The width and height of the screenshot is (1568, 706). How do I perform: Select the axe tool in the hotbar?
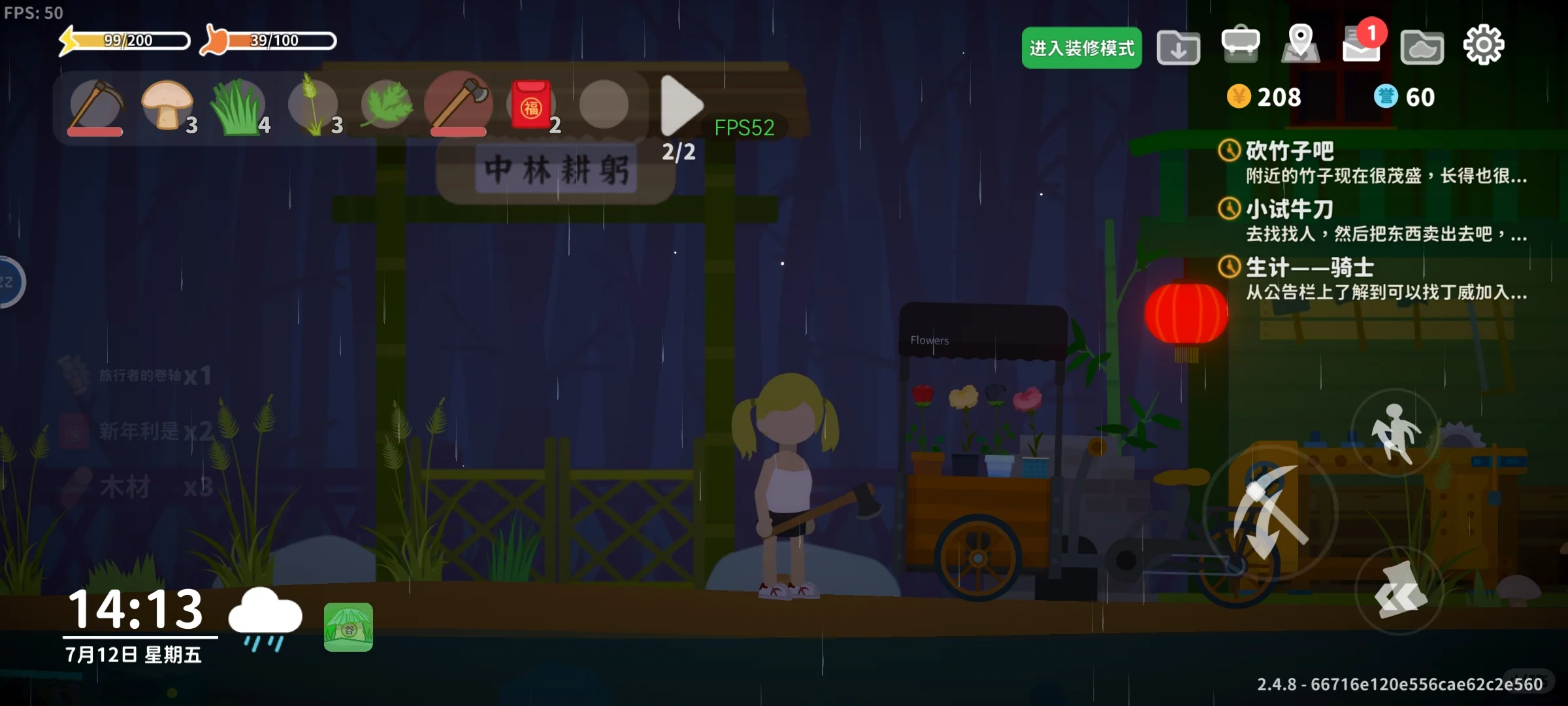click(x=459, y=105)
